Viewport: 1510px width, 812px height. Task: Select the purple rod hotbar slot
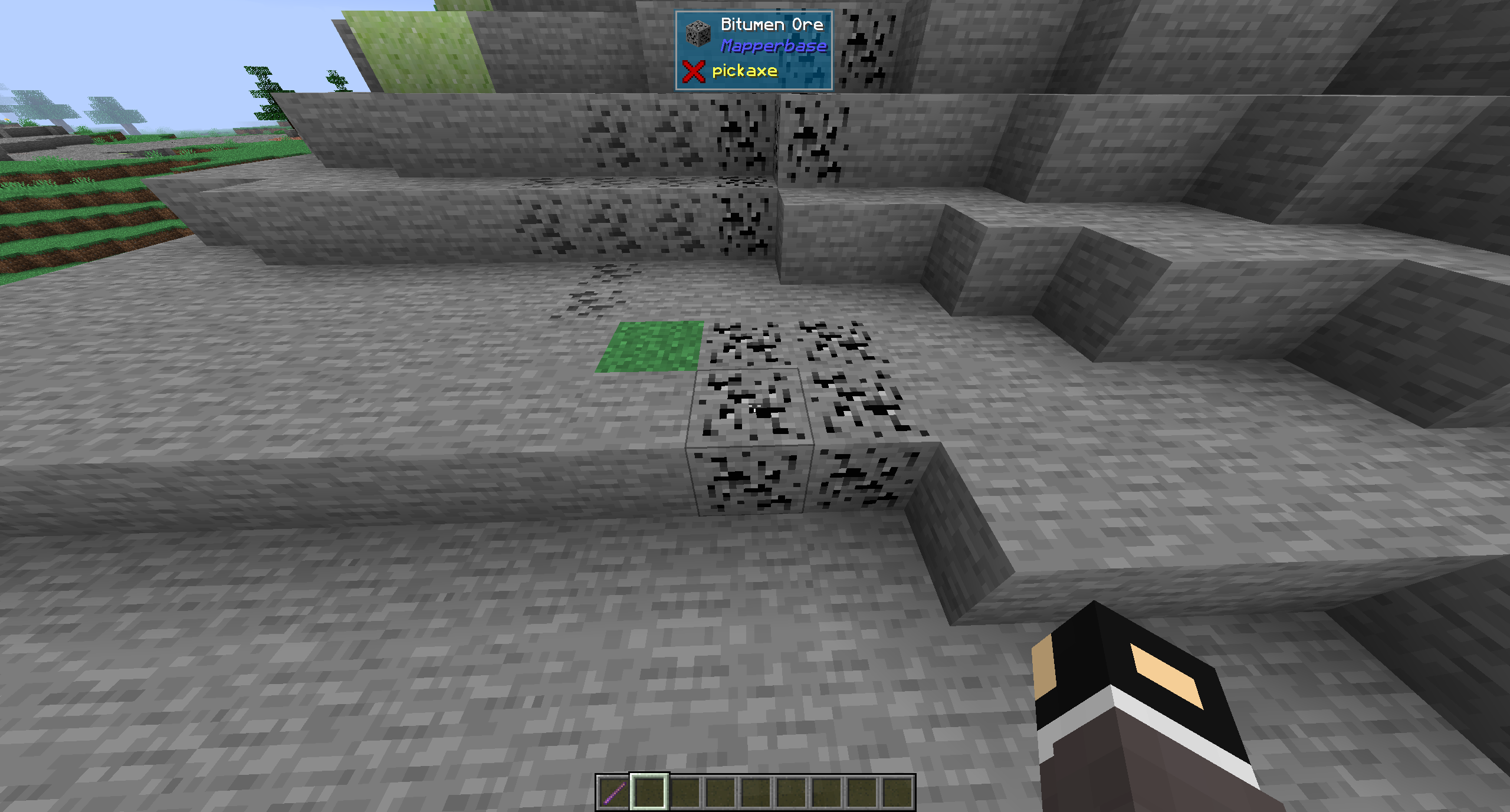pyautogui.click(x=614, y=792)
